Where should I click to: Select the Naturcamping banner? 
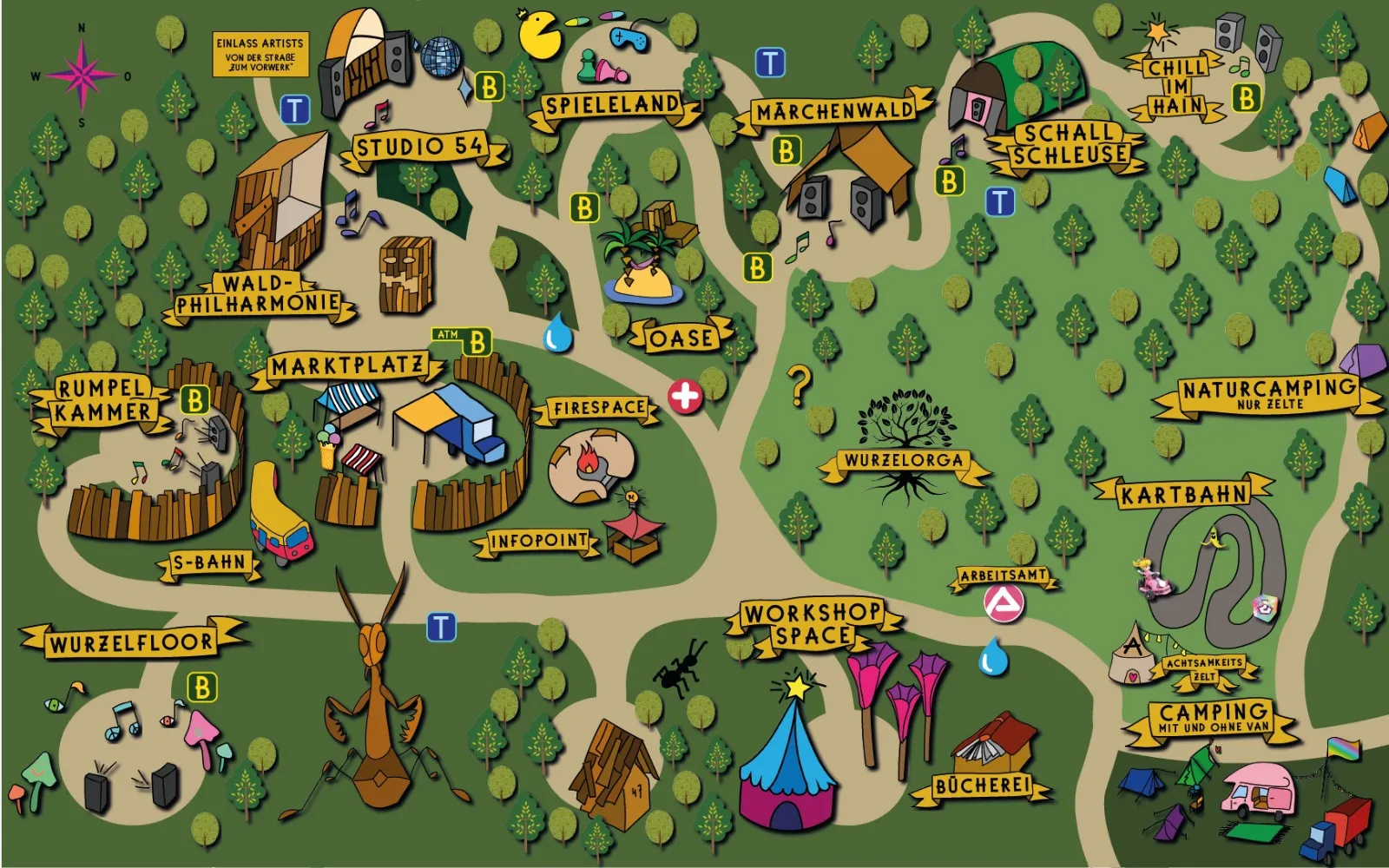(1268, 393)
